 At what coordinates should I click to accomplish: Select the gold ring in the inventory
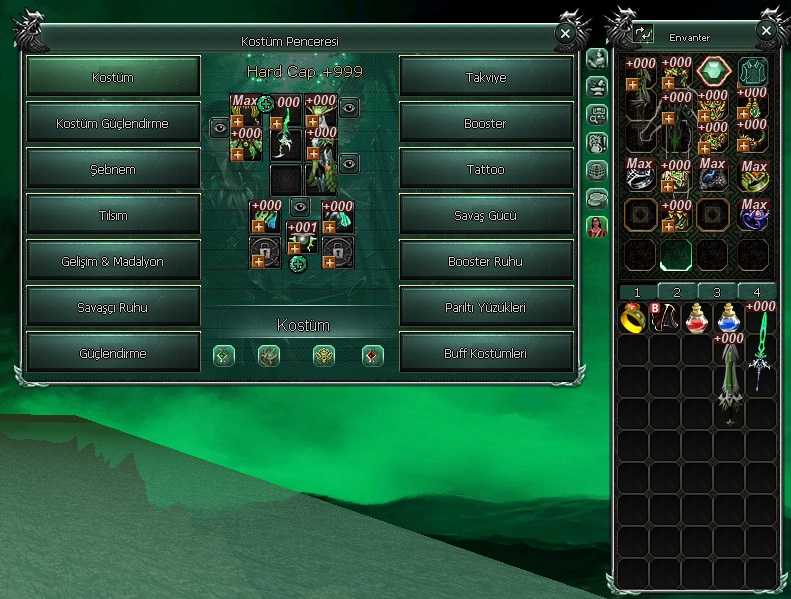(x=633, y=318)
